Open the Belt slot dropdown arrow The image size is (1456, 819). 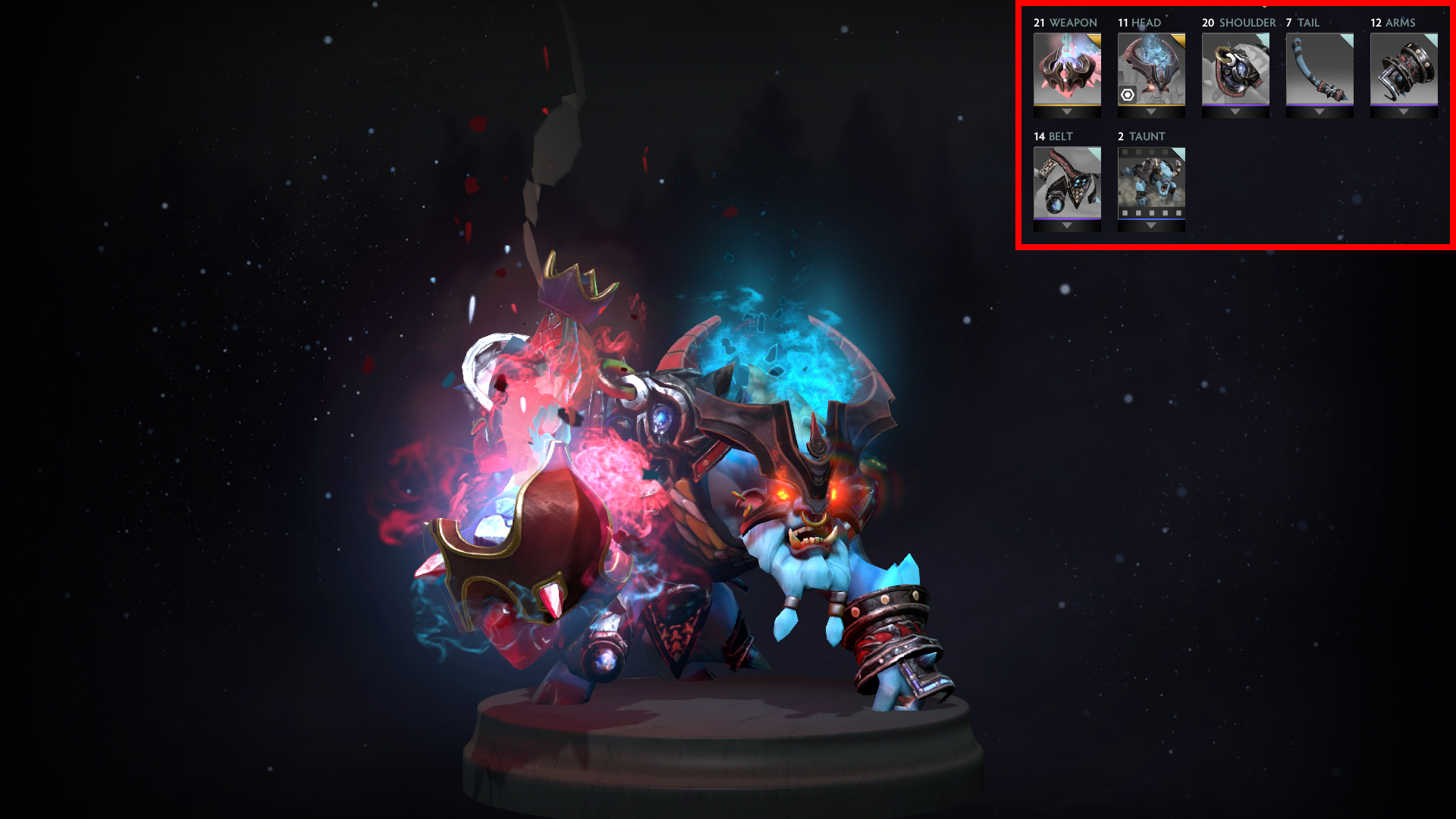coord(1066,225)
